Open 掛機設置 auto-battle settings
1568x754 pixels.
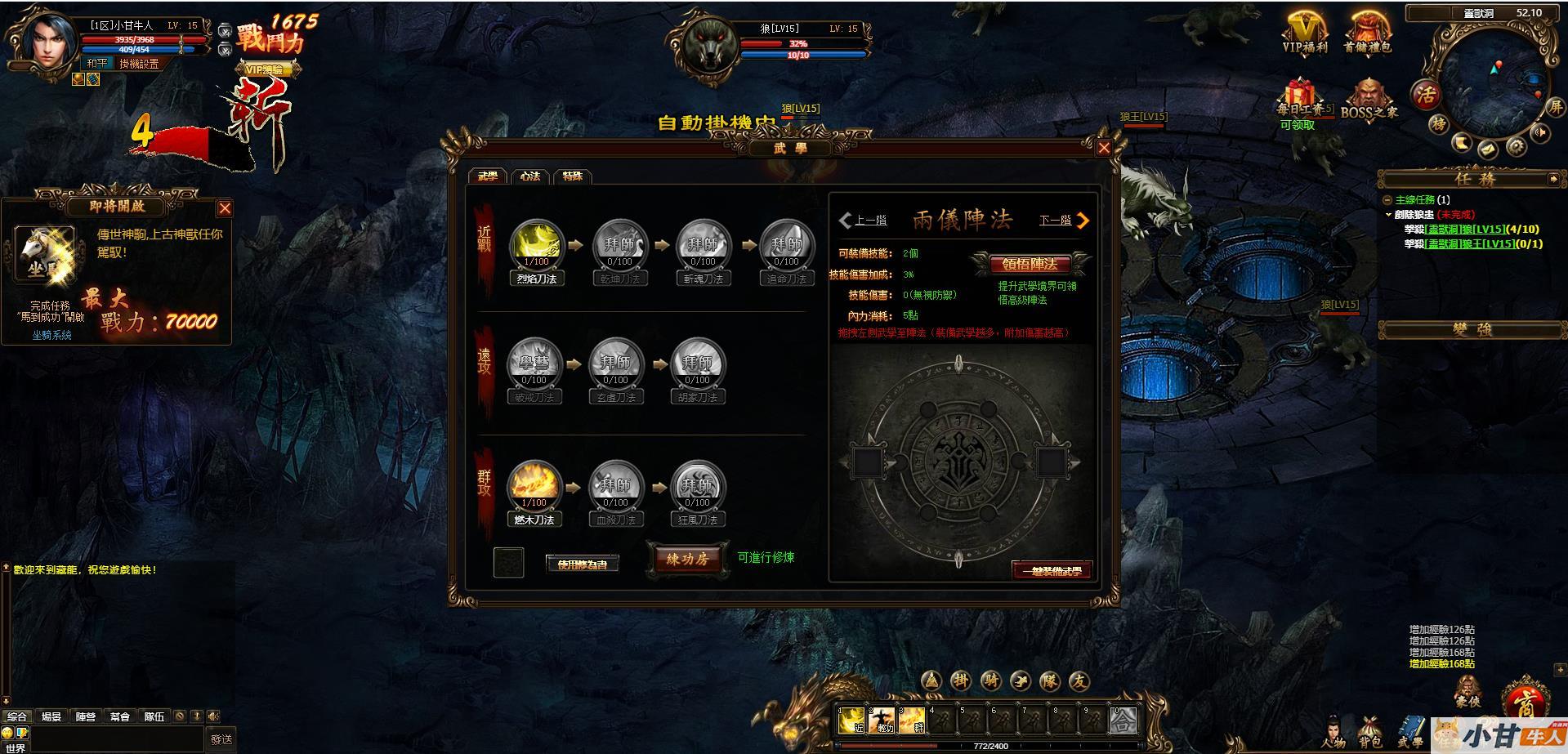(139, 64)
